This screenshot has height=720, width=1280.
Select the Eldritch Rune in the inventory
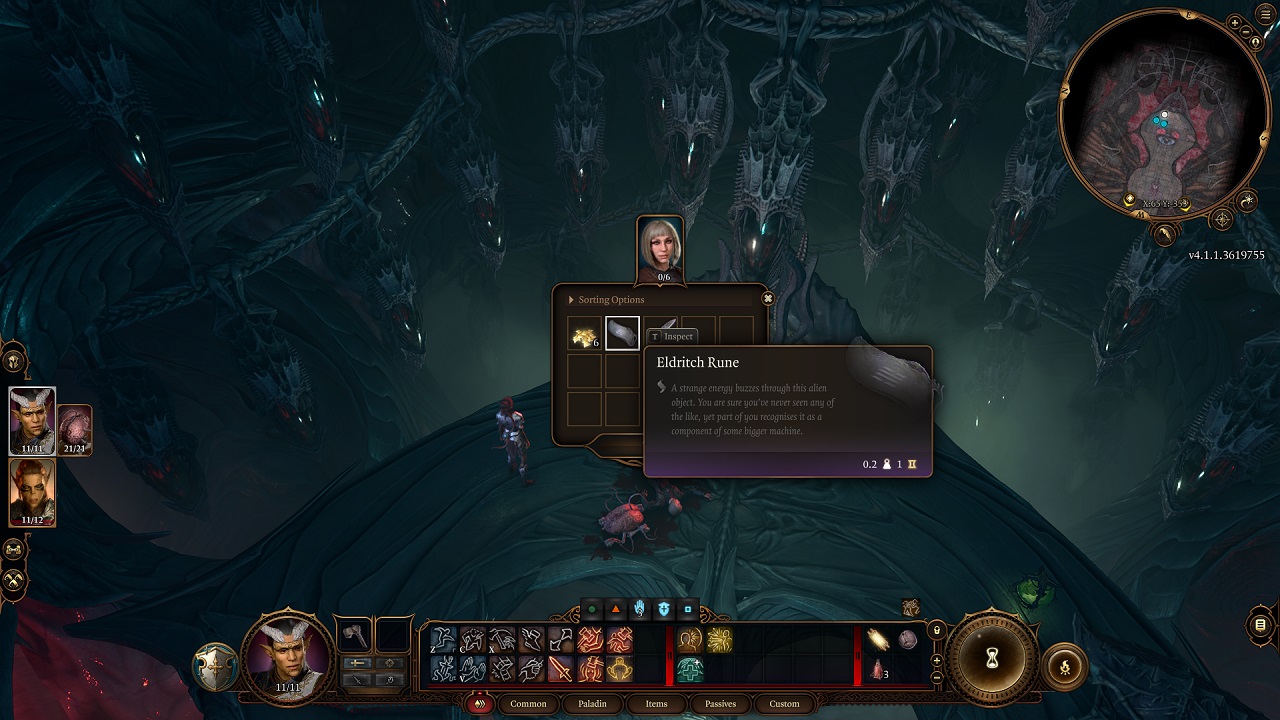[622, 332]
